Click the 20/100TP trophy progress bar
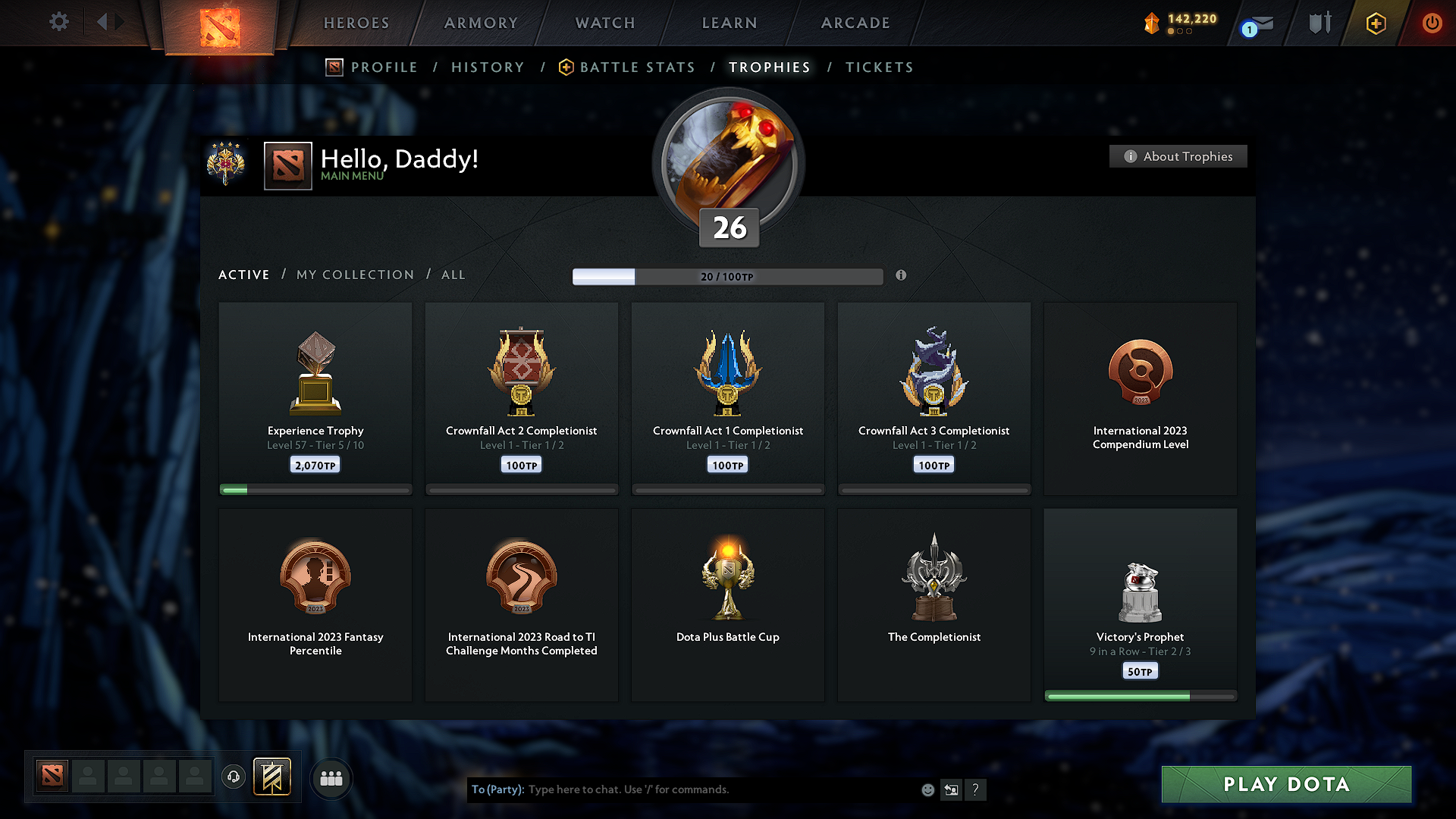Screen dimensions: 1456x819 pos(728,277)
